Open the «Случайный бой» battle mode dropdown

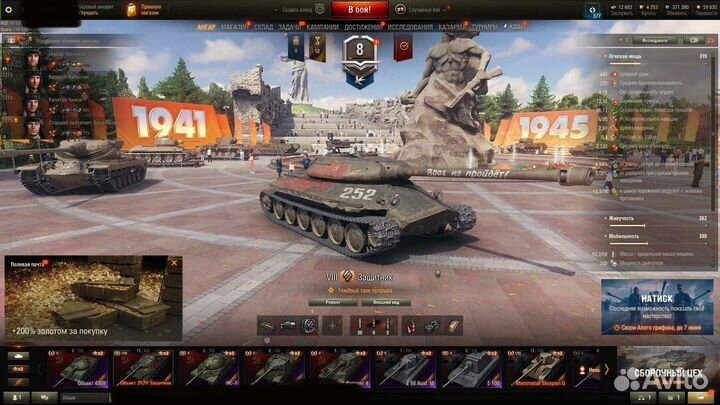point(426,8)
